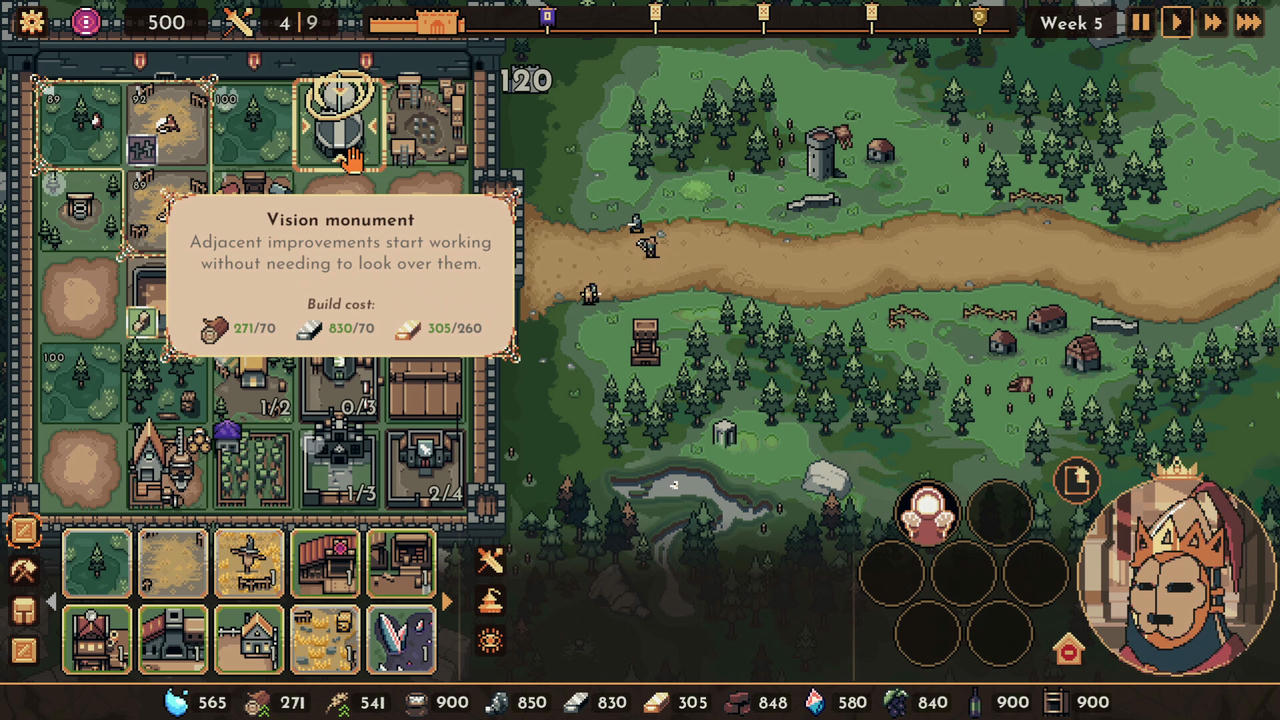Expand the next page of buildings with right arrow
Screen dimensions: 1280x720
[x=447, y=601]
